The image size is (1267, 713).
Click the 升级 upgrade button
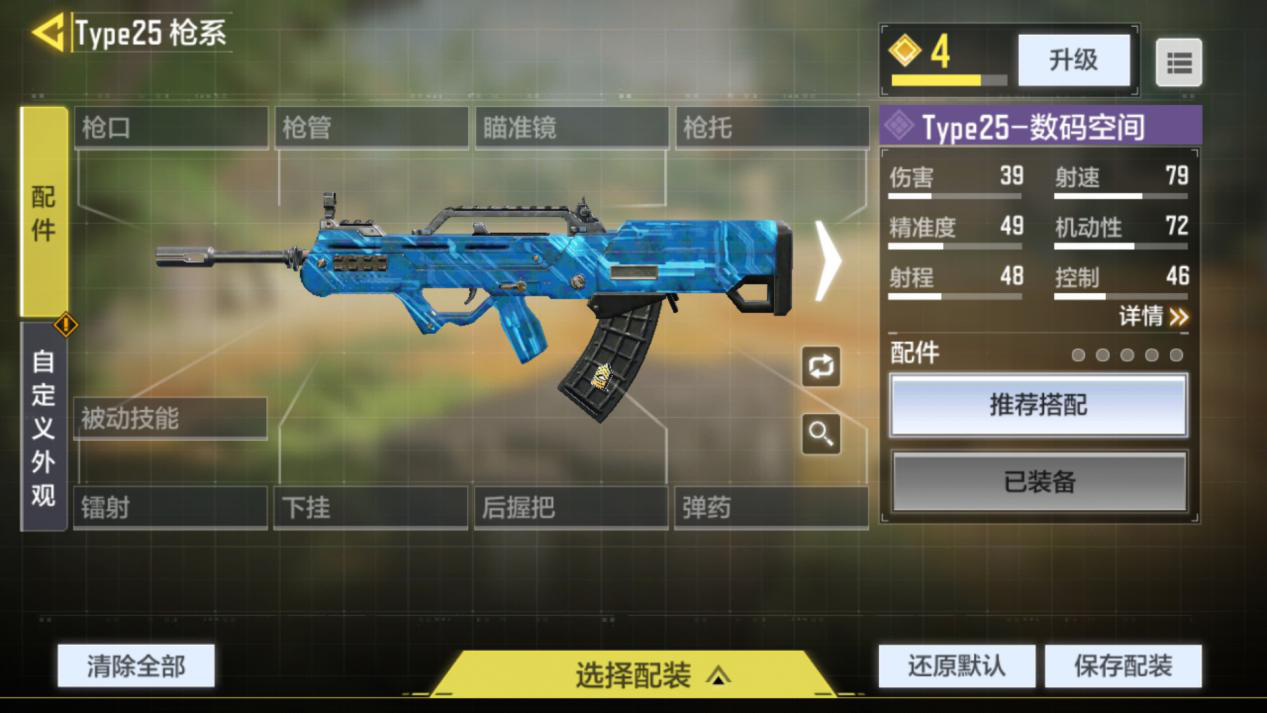pos(1073,60)
